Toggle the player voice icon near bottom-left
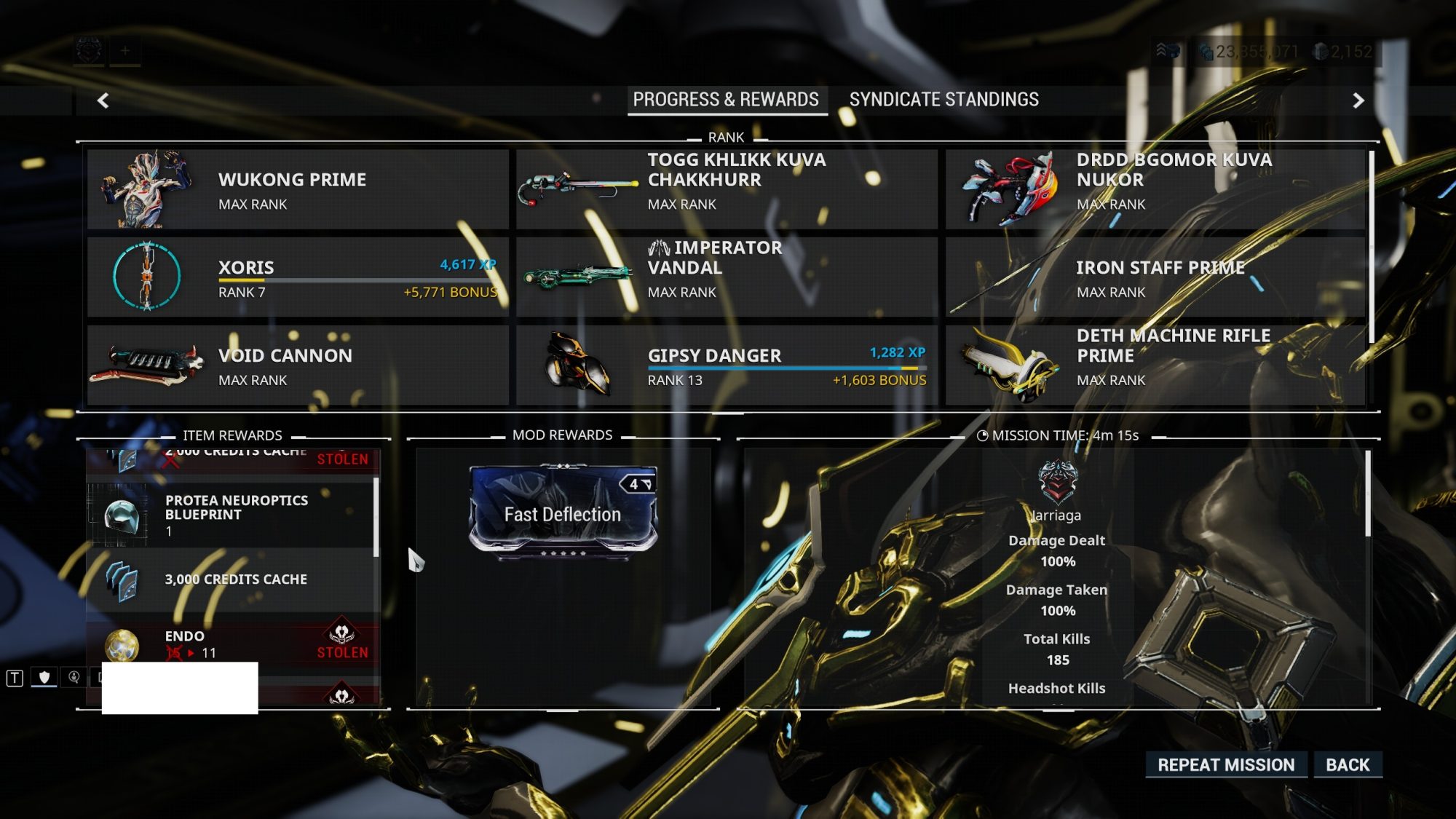 tap(74, 677)
